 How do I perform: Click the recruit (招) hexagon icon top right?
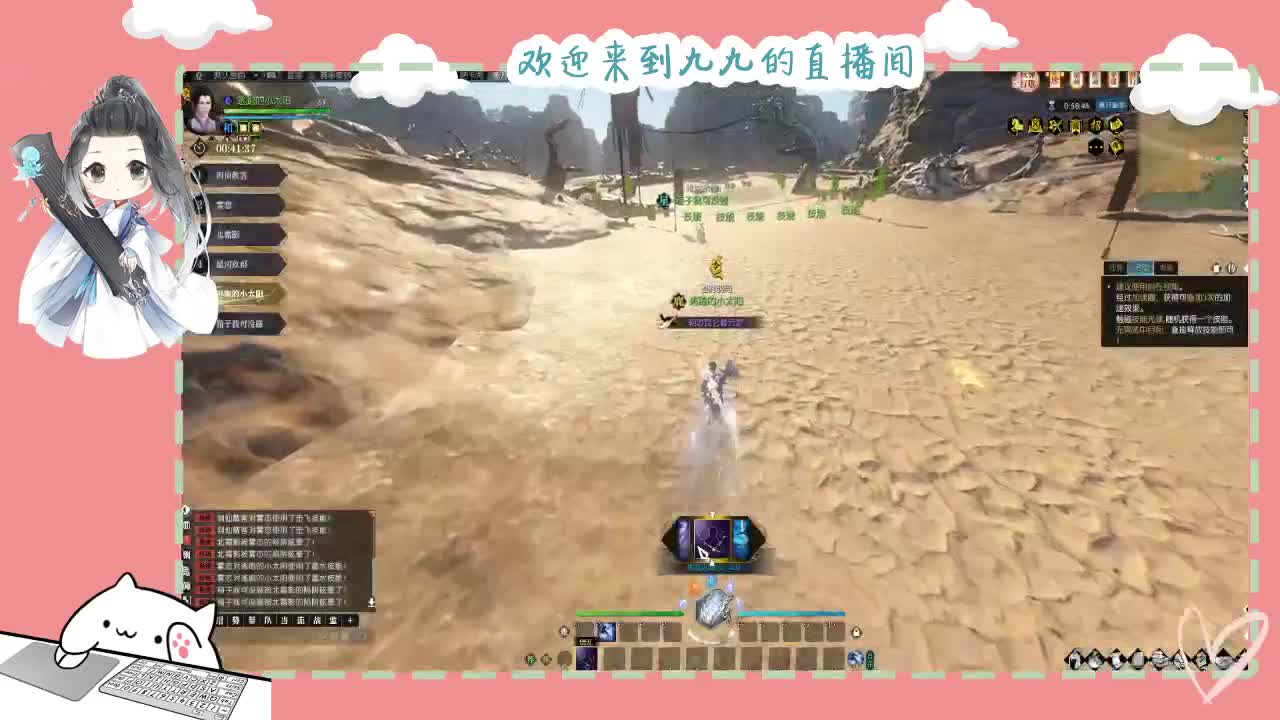pos(1096,125)
